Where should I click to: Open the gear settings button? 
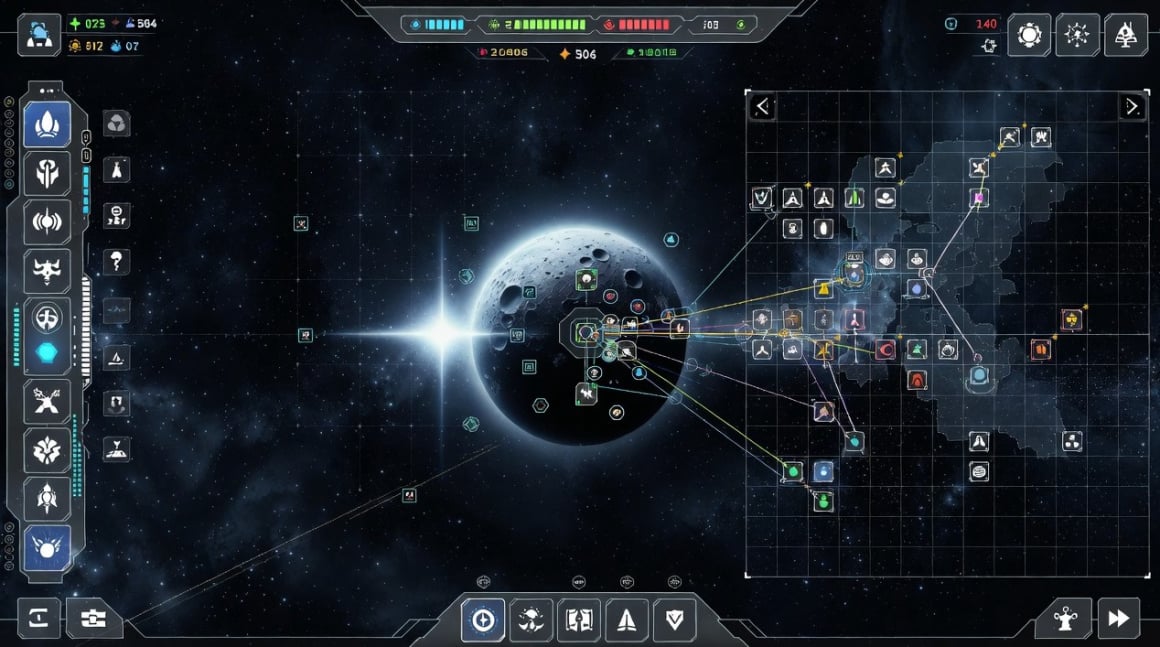(1029, 35)
